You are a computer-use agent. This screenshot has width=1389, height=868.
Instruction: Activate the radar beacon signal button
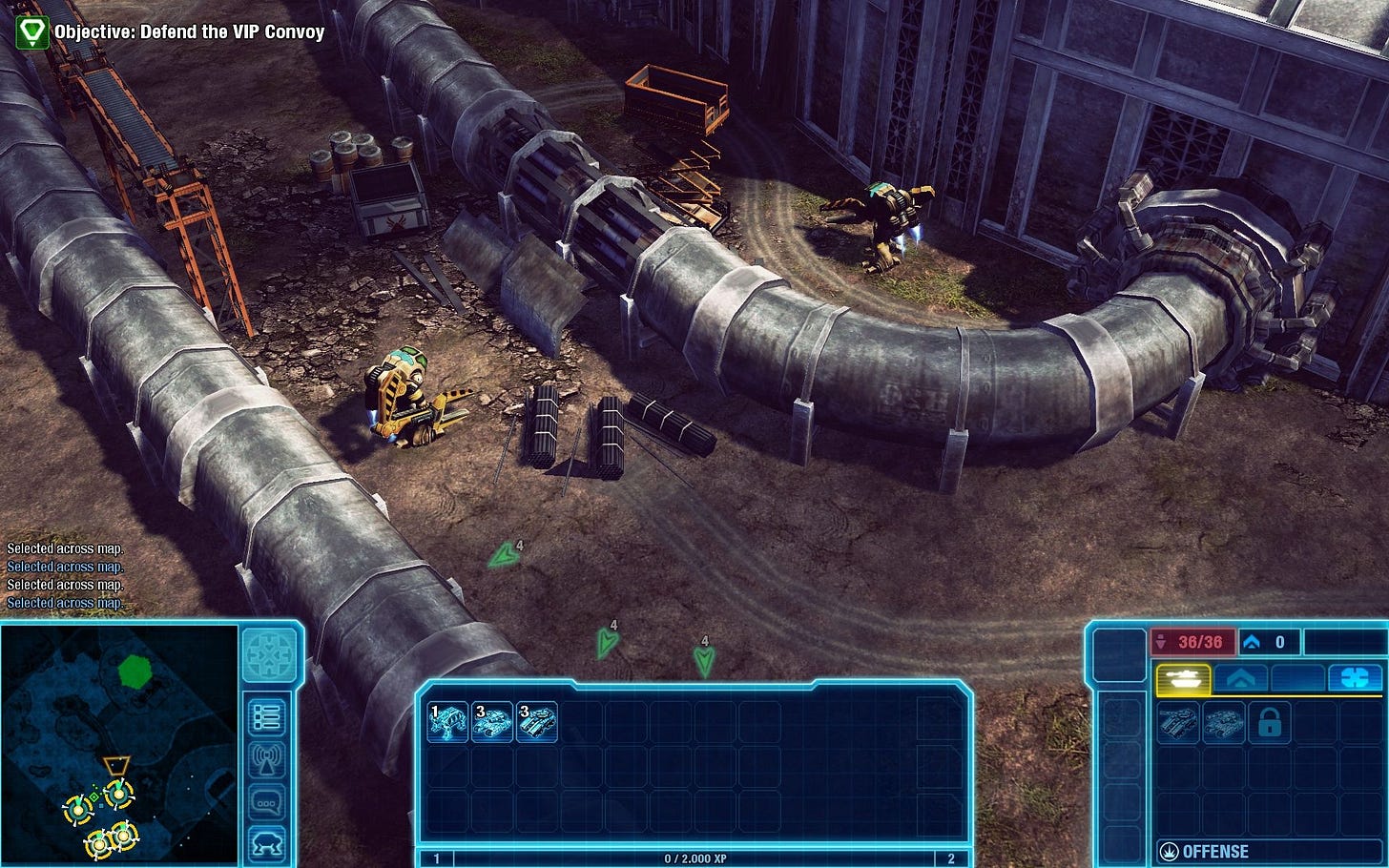[267, 760]
